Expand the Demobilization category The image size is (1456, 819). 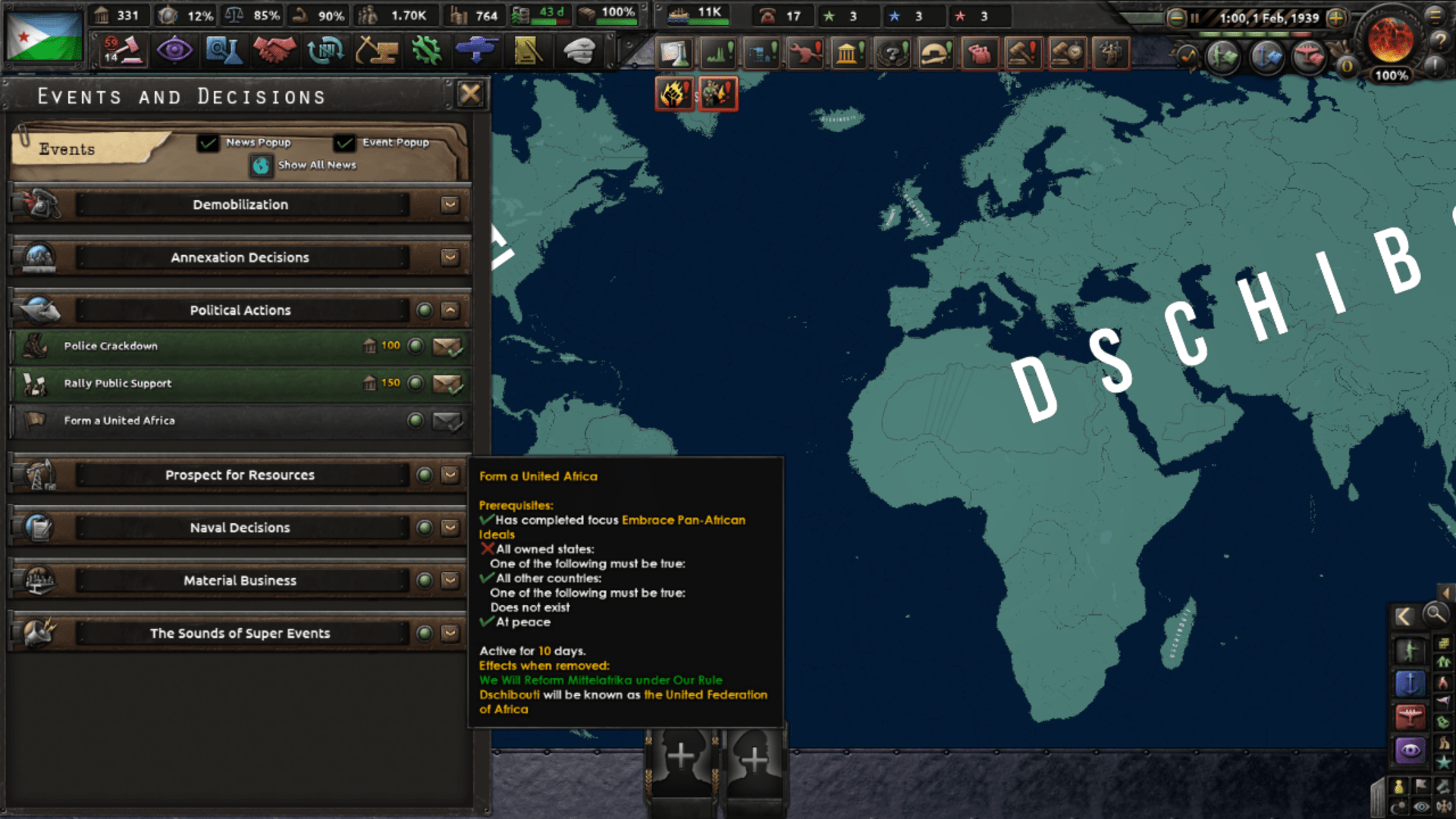[x=449, y=204]
